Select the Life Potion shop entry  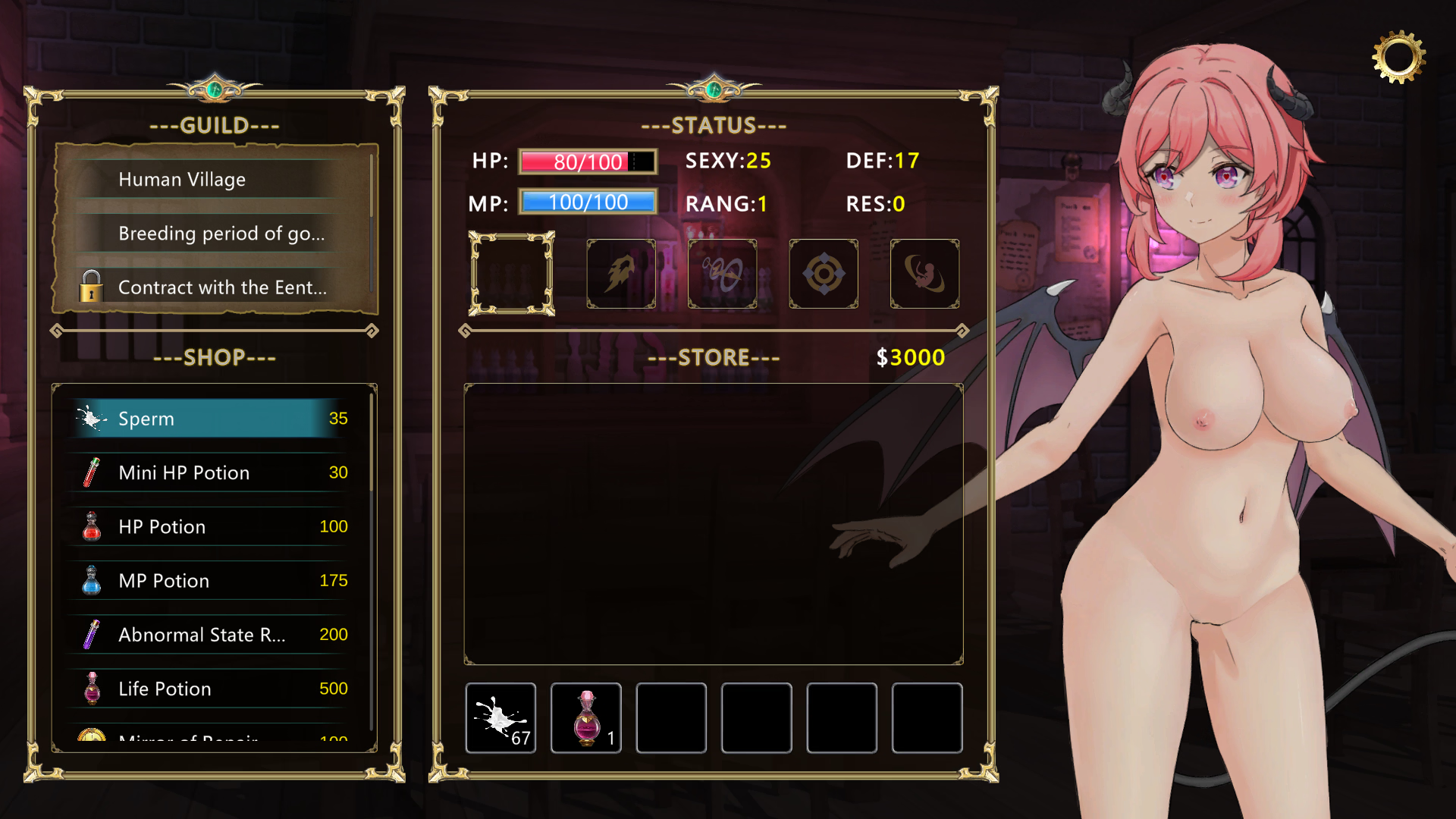212,689
